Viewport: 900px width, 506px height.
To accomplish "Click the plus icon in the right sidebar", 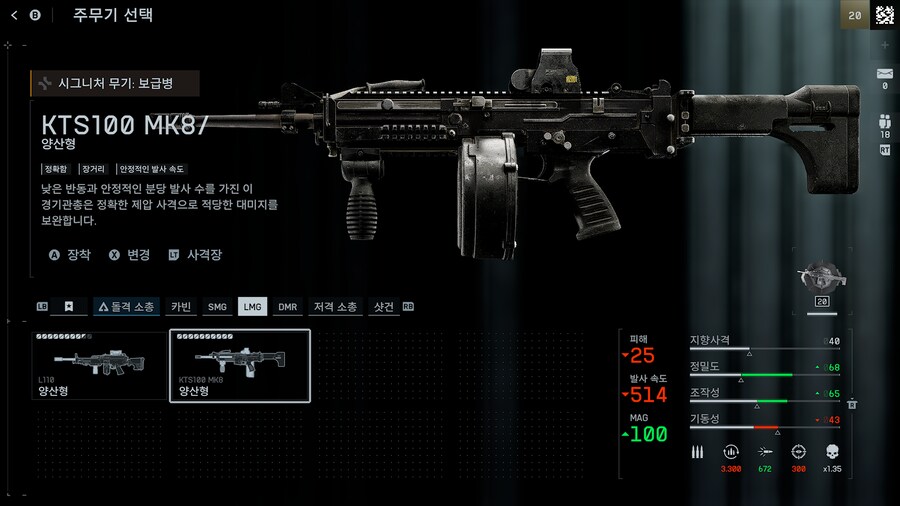I will coord(884,46).
